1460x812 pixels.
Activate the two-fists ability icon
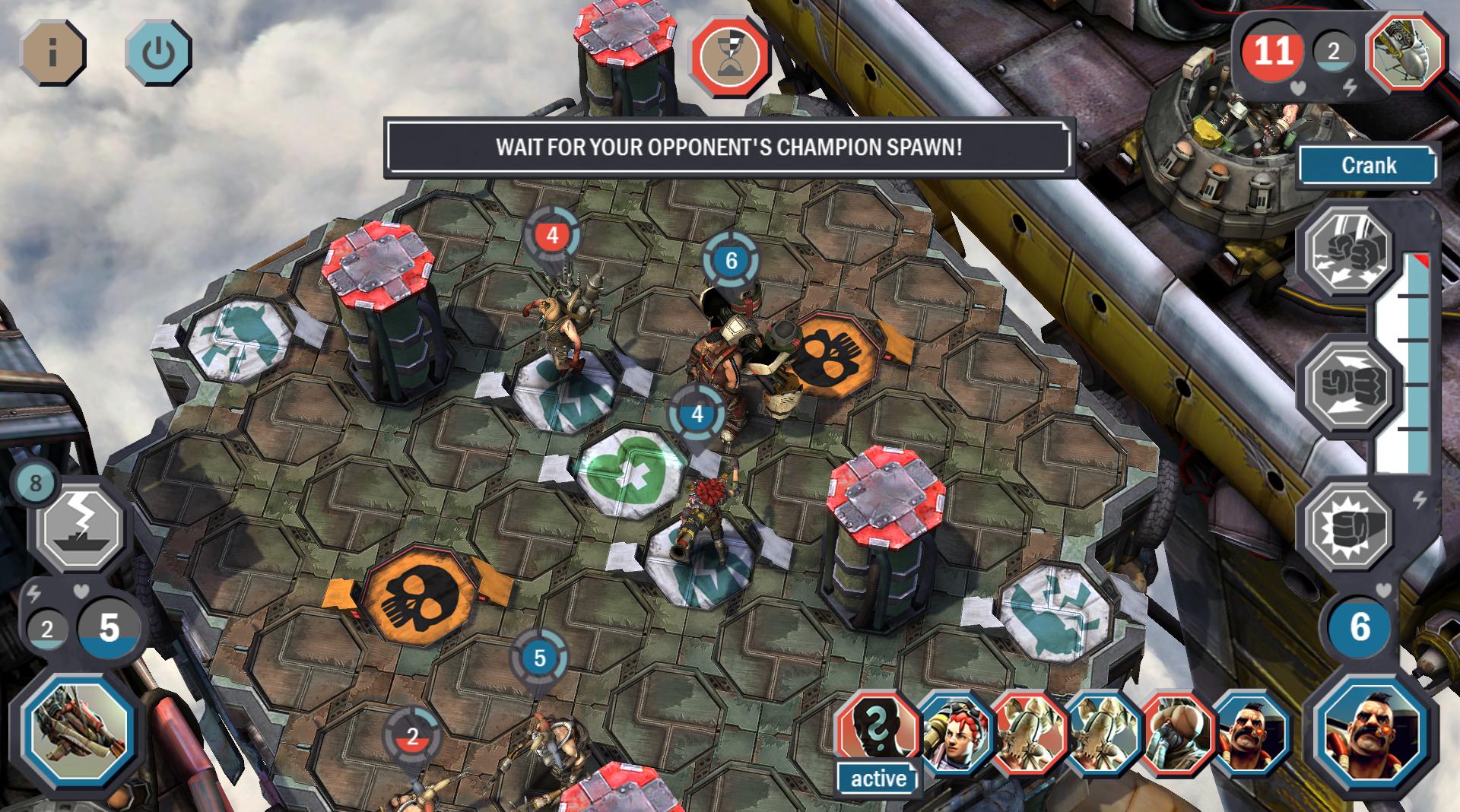click(1348, 249)
